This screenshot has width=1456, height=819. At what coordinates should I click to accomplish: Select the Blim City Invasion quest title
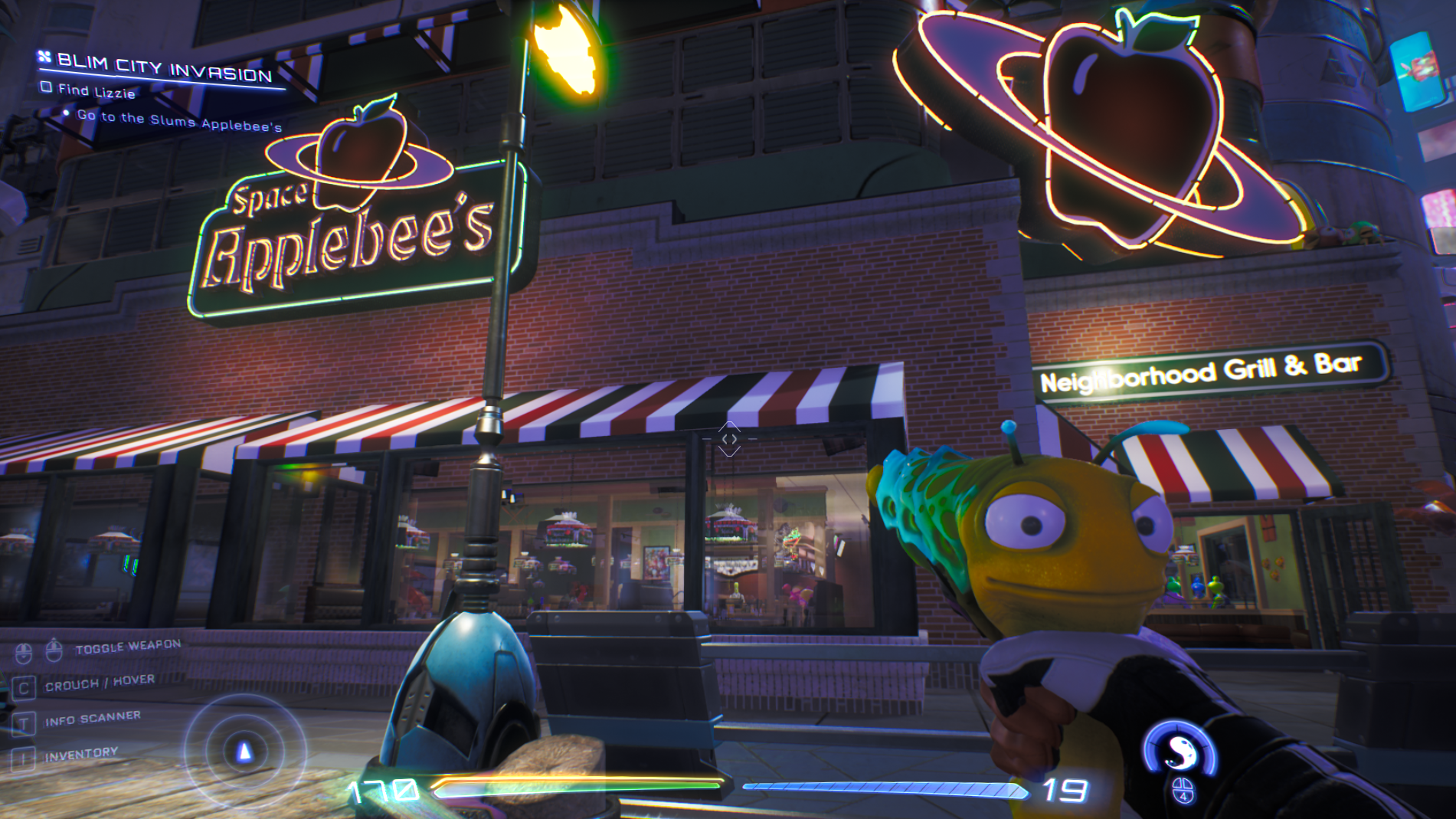(x=164, y=67)
